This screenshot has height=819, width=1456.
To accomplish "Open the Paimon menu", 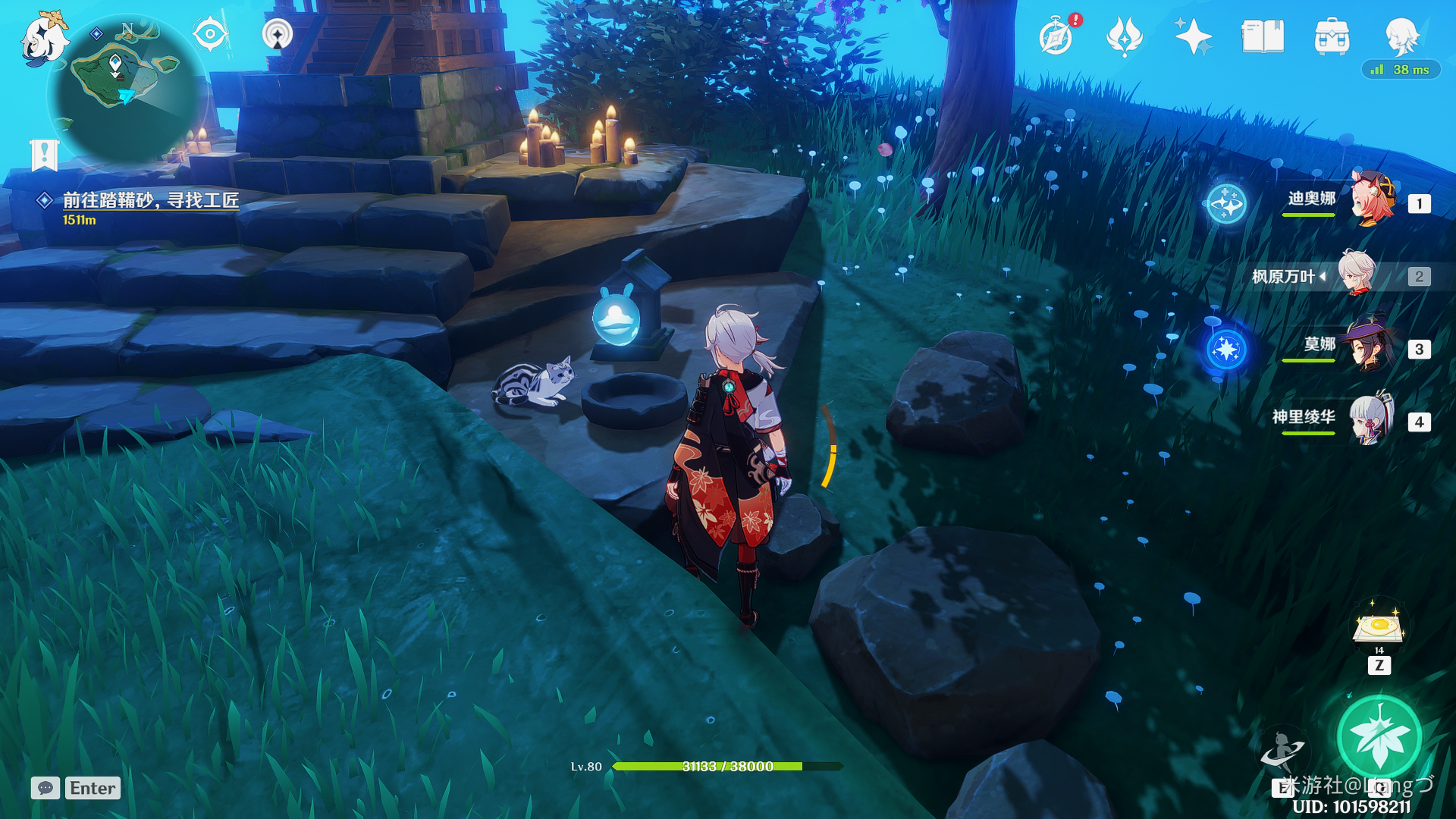I will [42, 39].
